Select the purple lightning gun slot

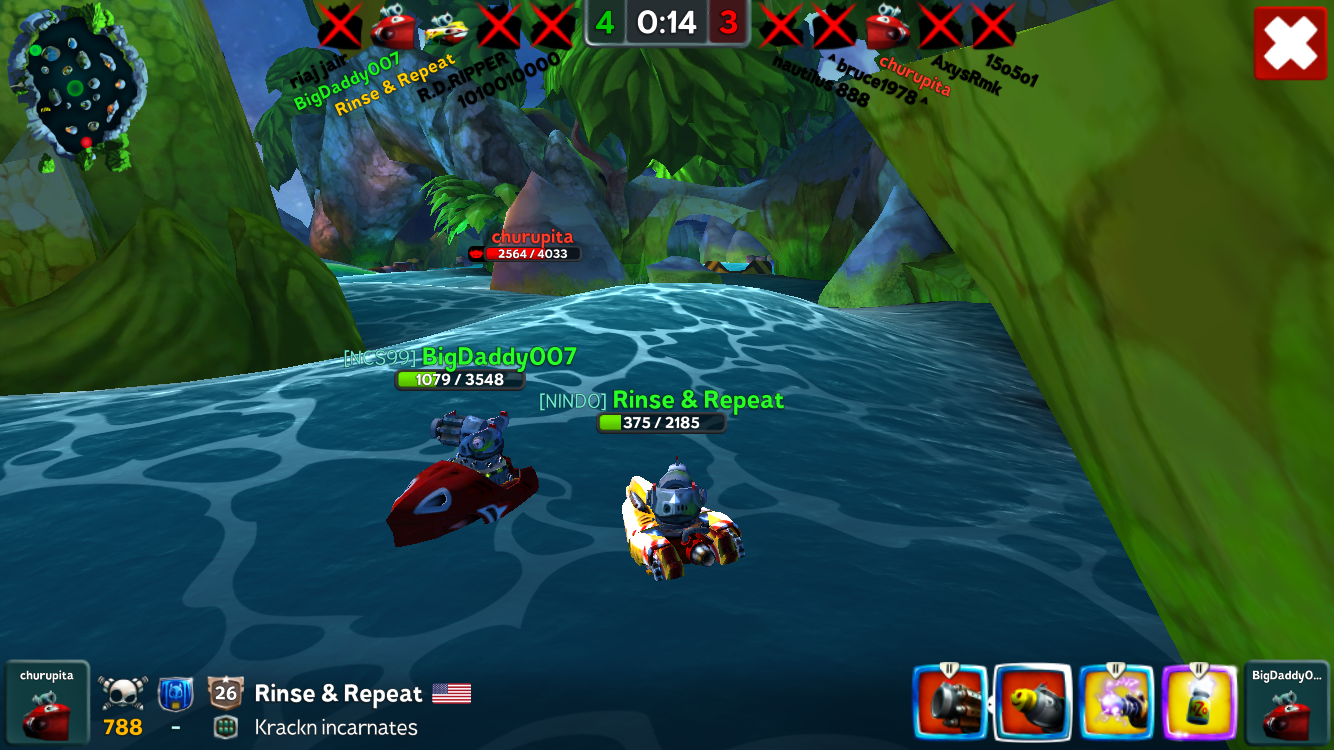1116,702
